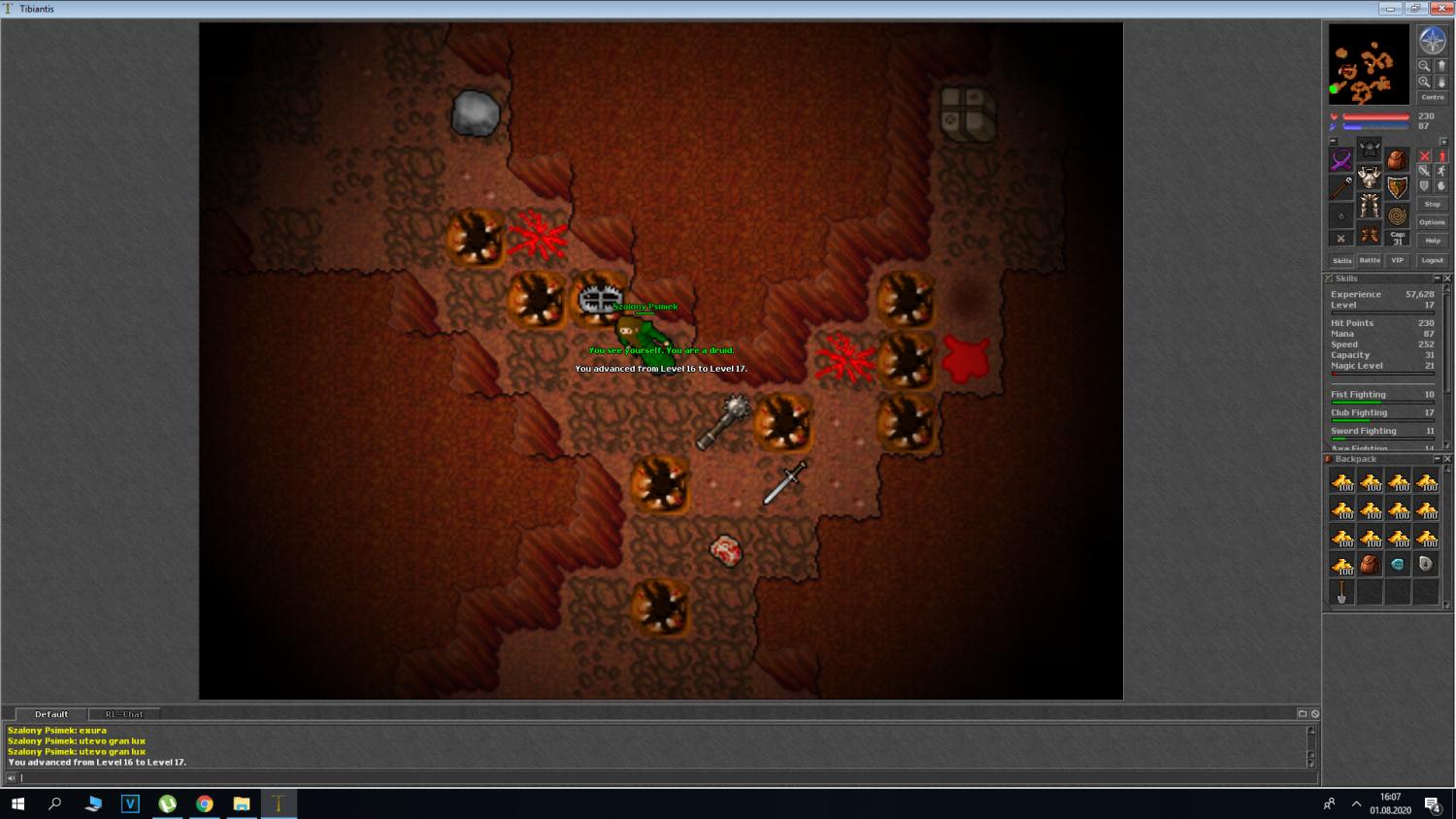
Task: Open the Battle list
Action: (x=1370, y=260)
